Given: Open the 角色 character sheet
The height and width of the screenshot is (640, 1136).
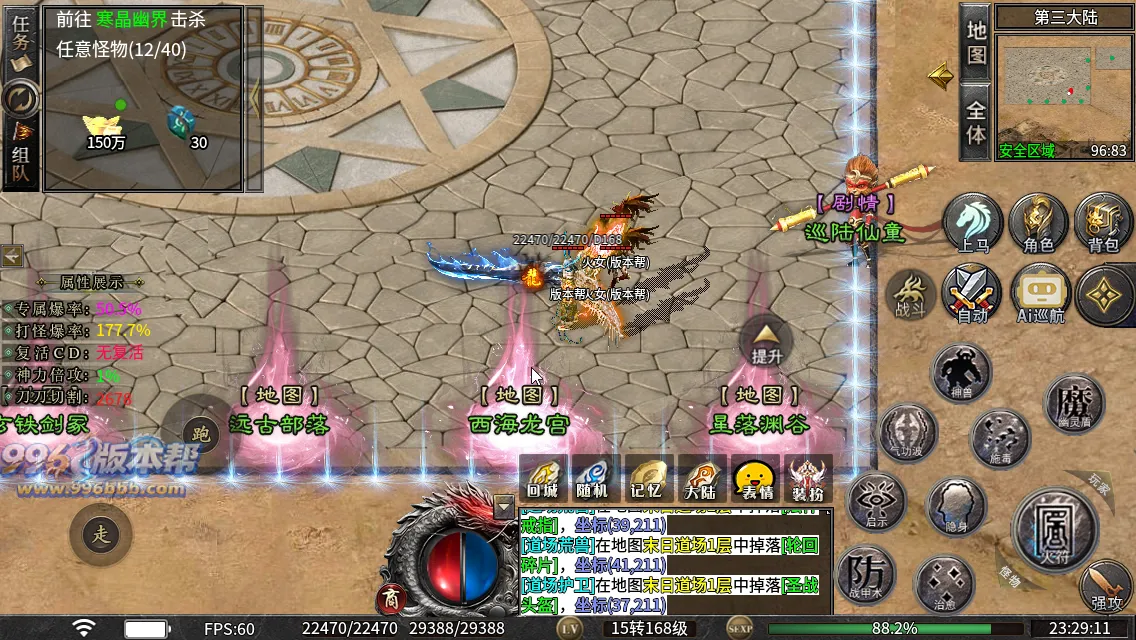Looking at the screenshot, I should [x=1039, y=224].
